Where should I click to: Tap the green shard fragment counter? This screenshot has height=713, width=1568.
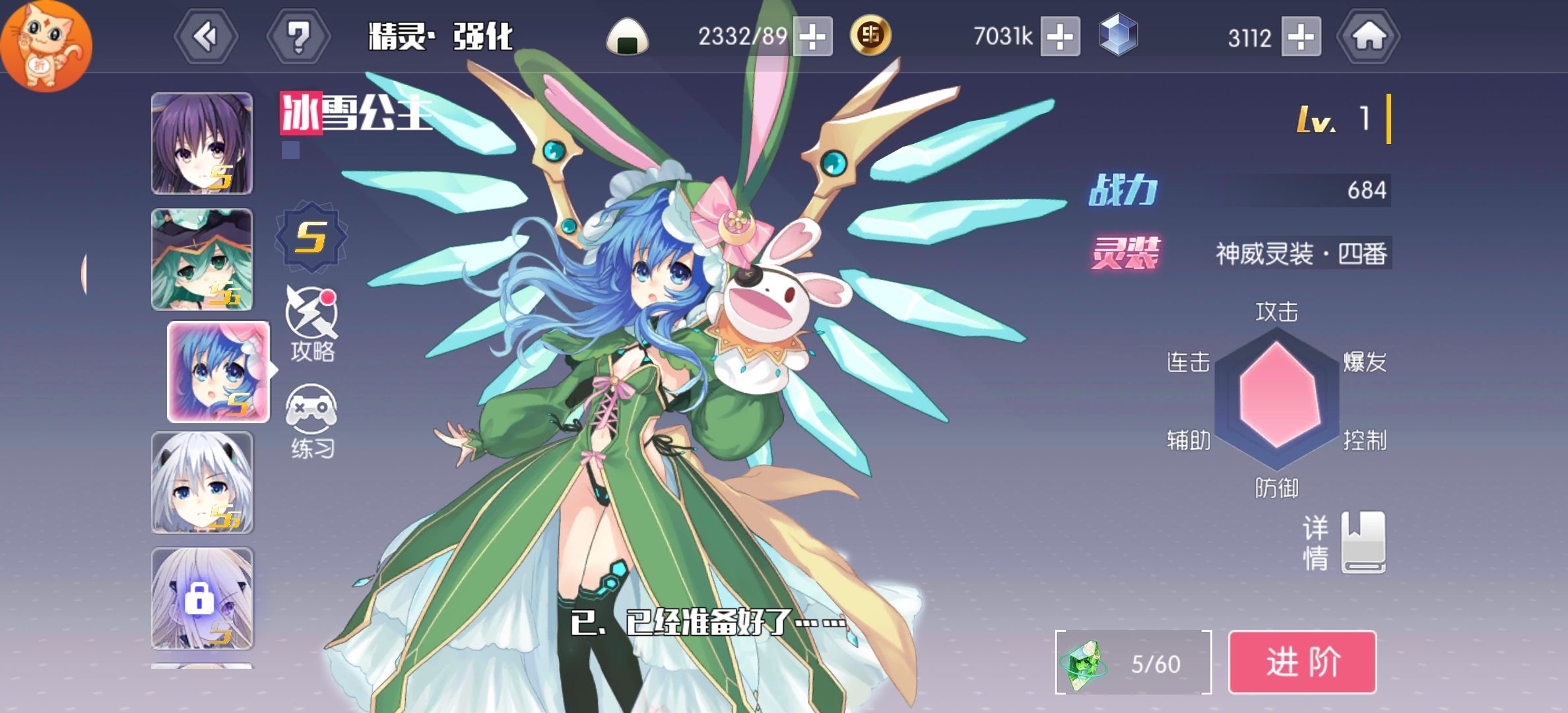1133,662
